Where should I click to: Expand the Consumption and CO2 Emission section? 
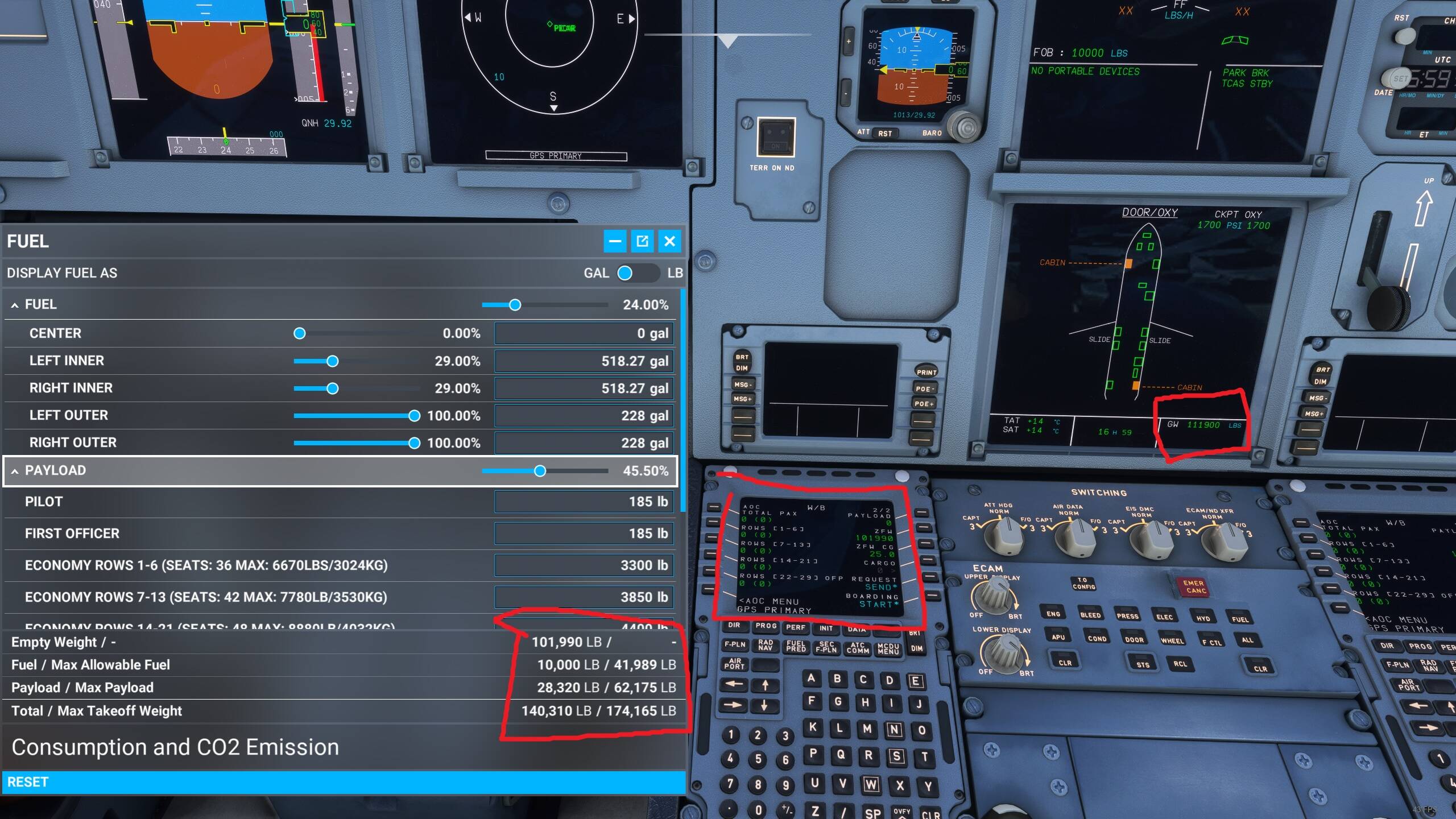pos(176,746)
